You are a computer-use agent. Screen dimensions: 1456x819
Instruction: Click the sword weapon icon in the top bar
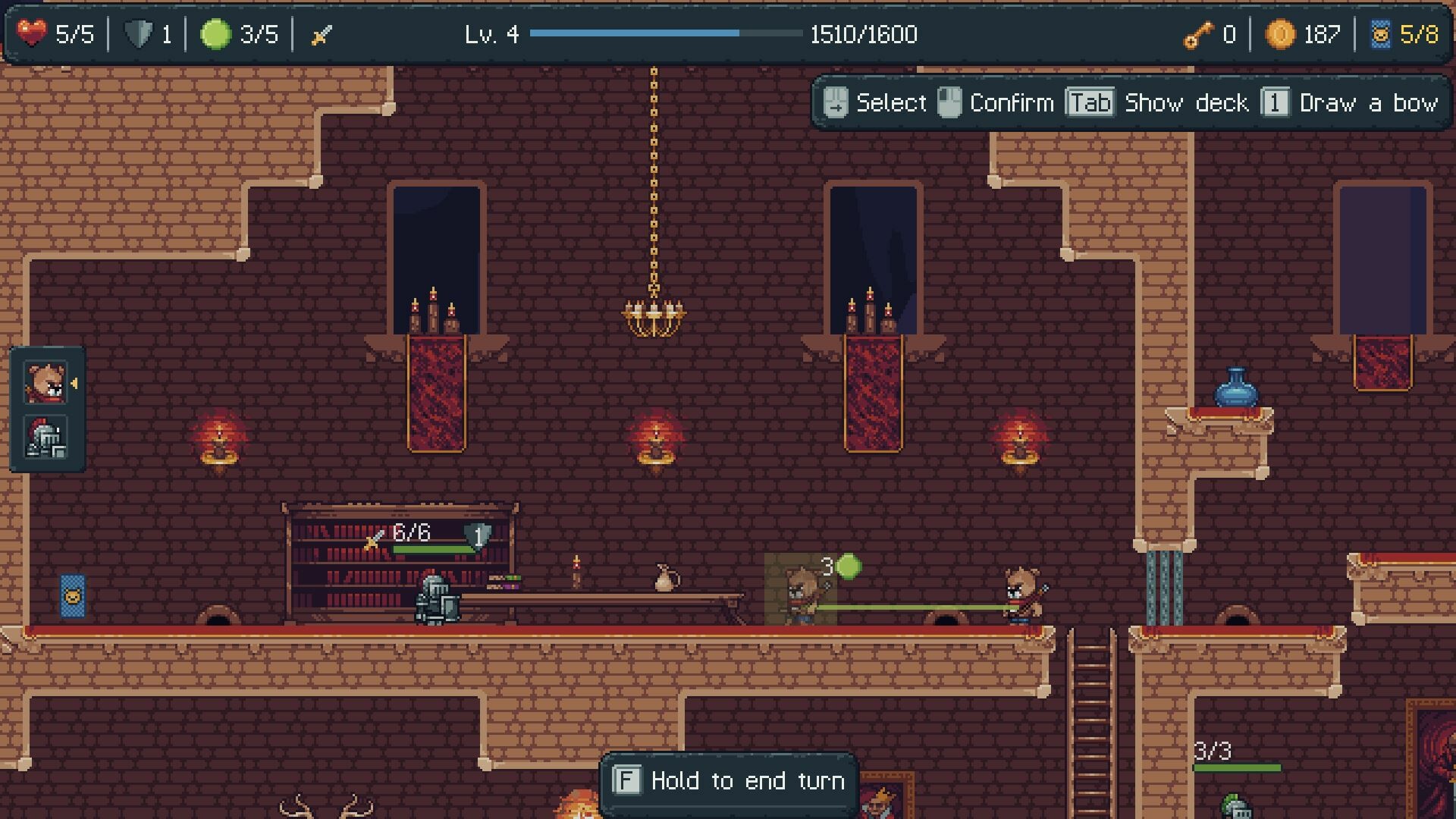[x=322, y=33]
